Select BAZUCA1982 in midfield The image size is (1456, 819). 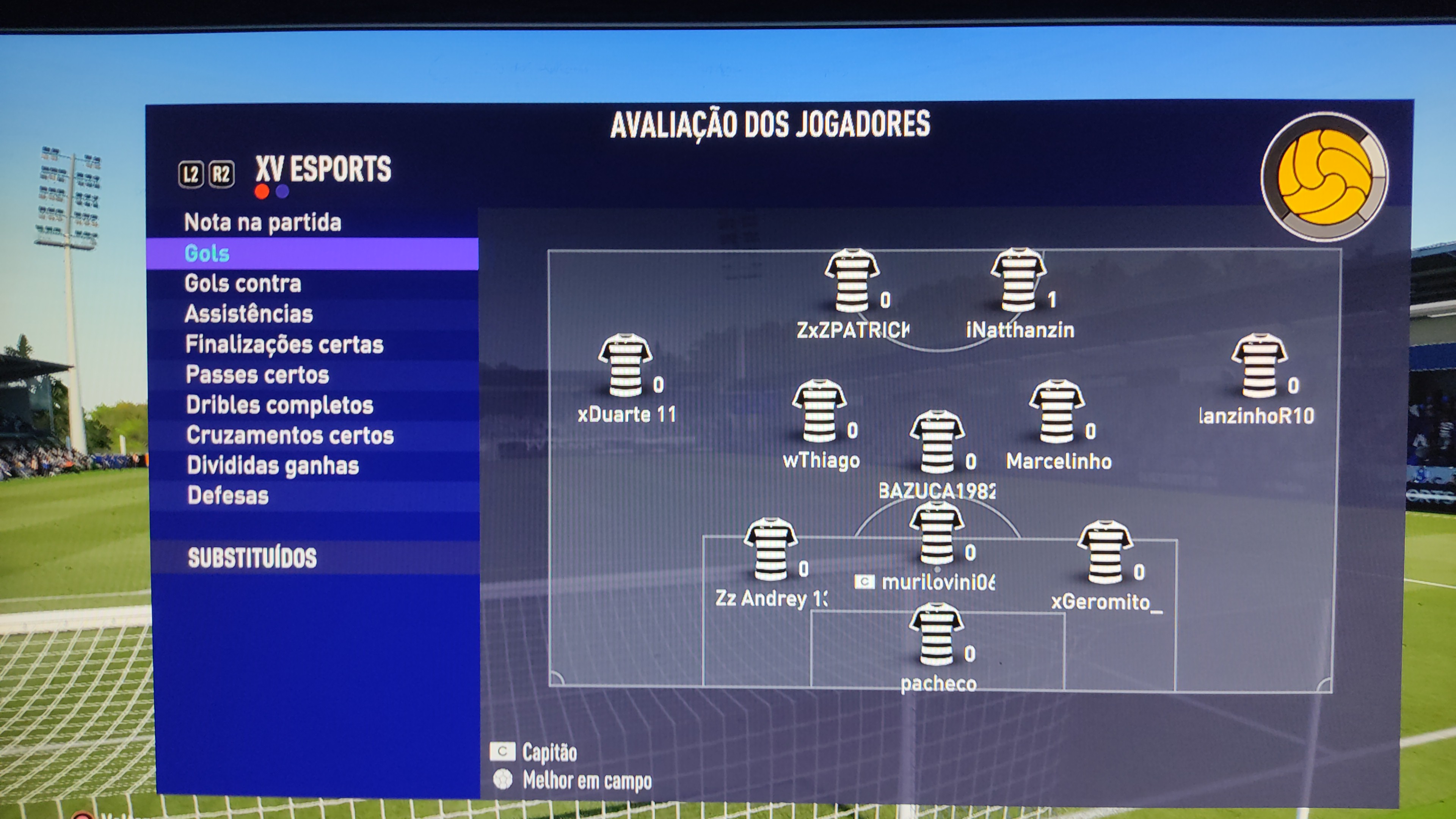click(x=937, y=442)
